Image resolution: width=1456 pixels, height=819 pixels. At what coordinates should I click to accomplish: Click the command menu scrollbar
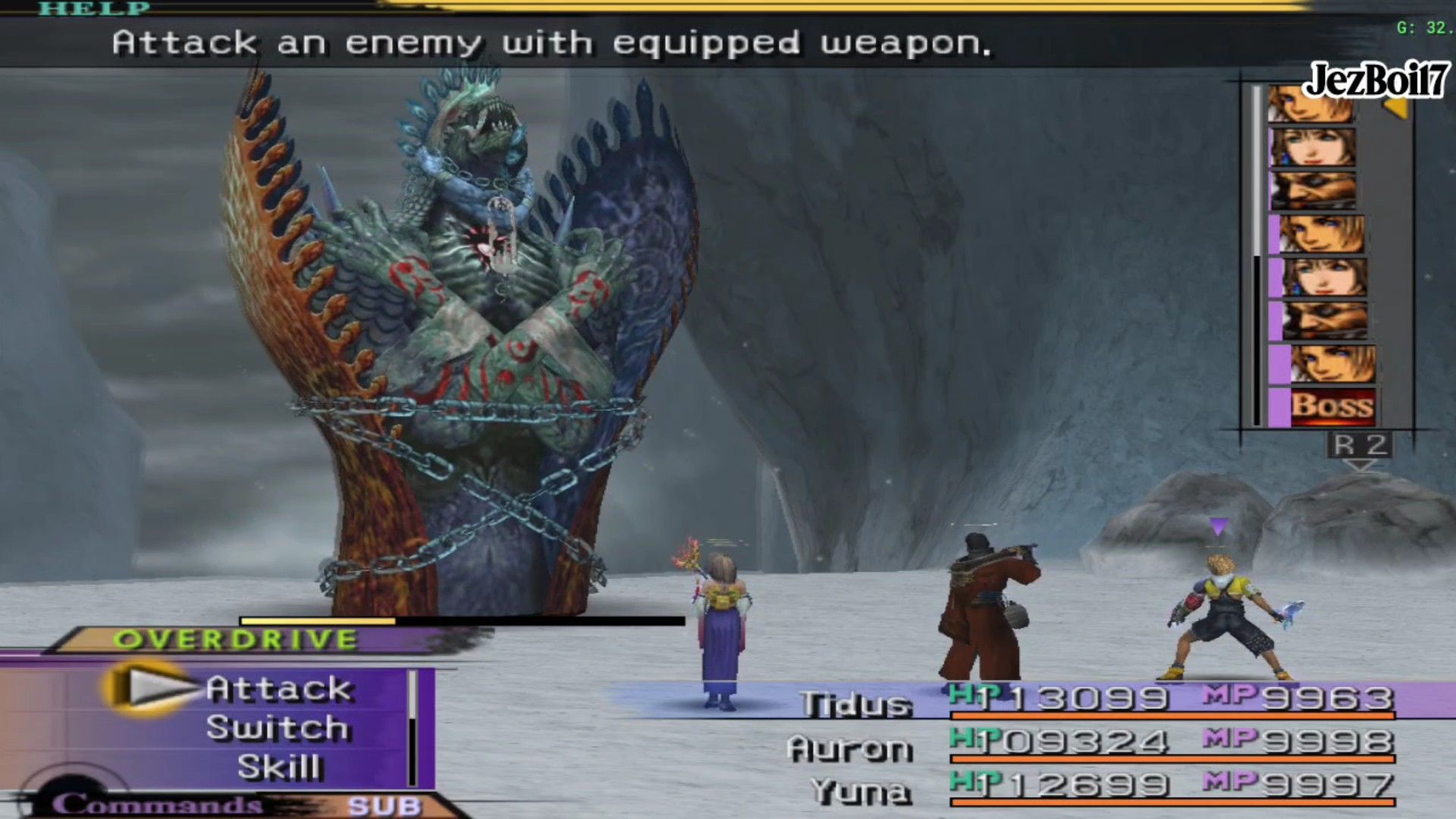pos(413,728)
